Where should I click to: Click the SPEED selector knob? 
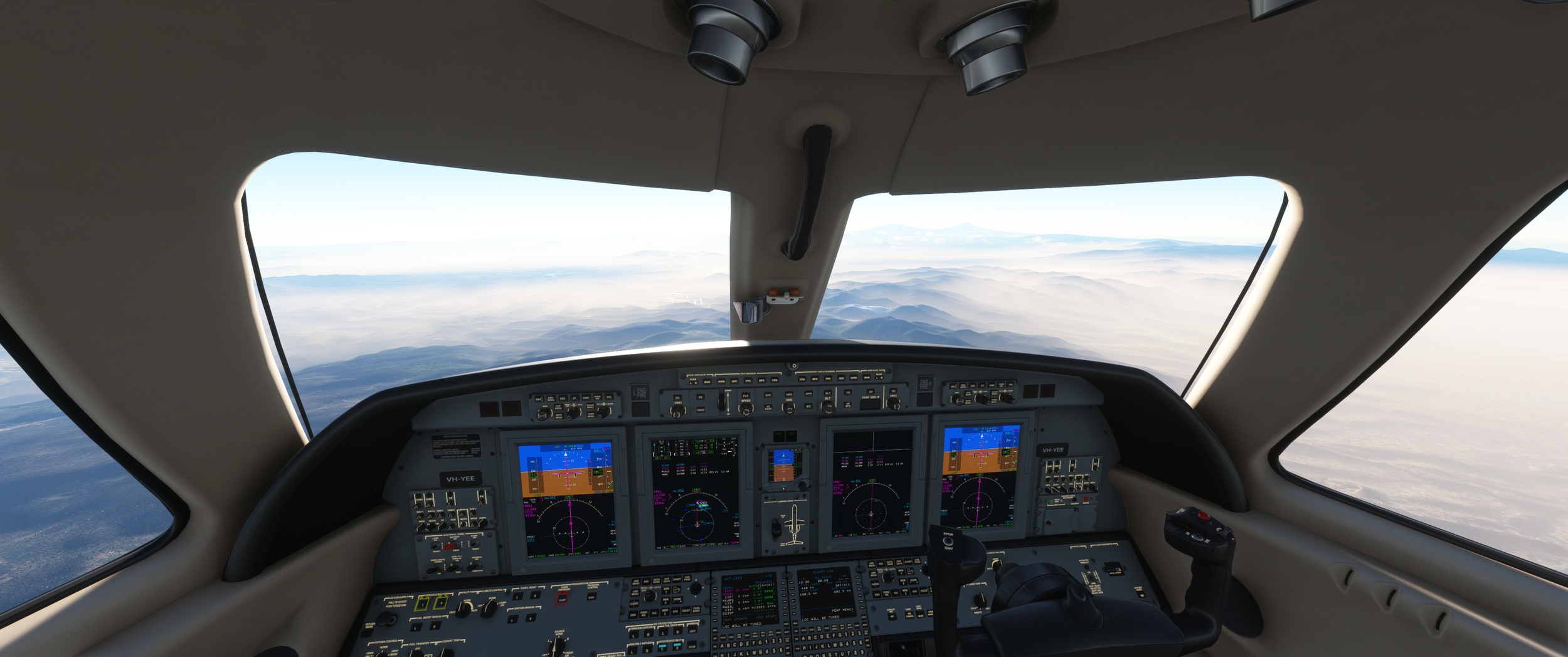[746, 409]
